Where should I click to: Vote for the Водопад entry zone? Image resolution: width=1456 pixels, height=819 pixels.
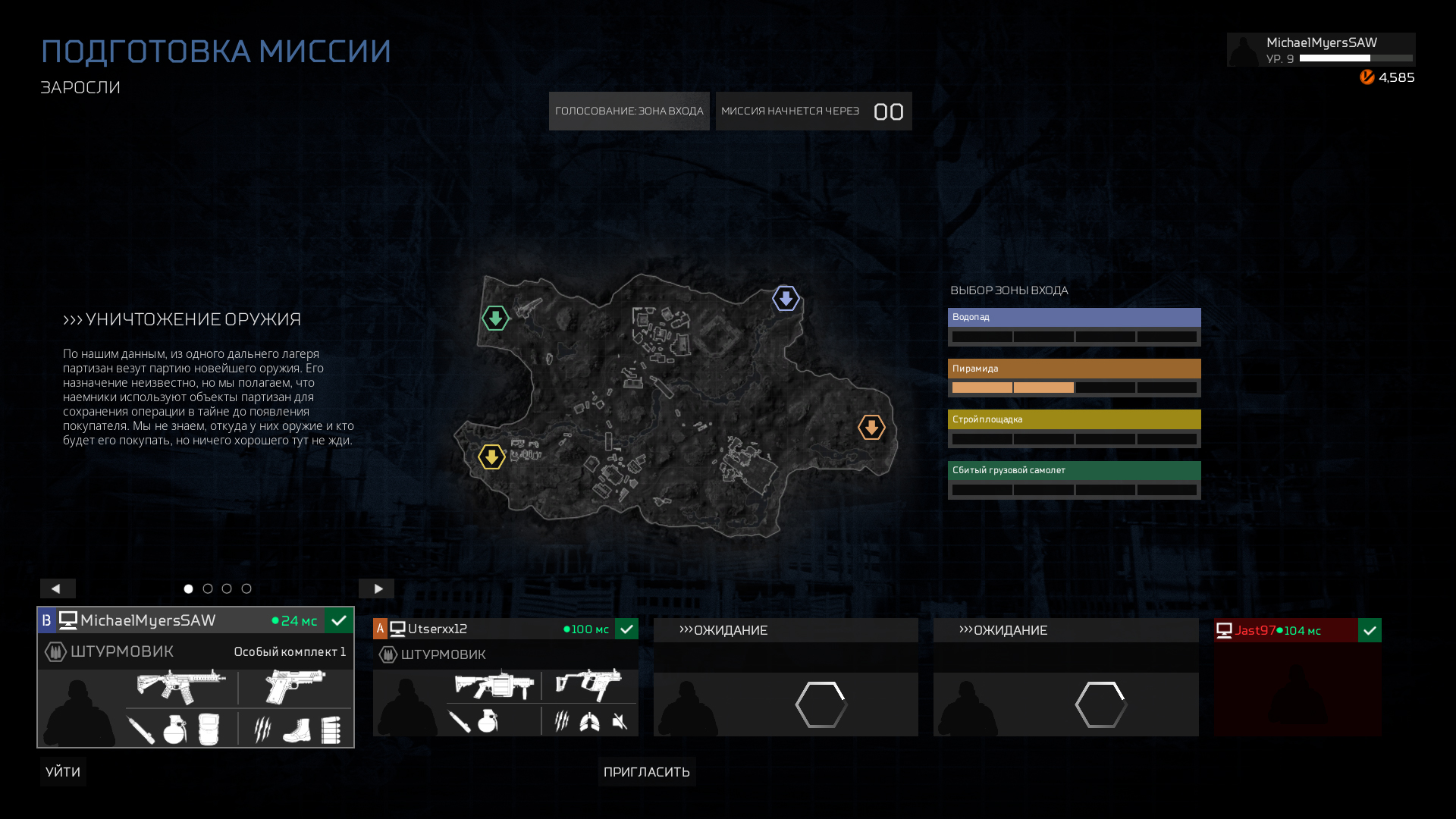(x=1074, y=317)
